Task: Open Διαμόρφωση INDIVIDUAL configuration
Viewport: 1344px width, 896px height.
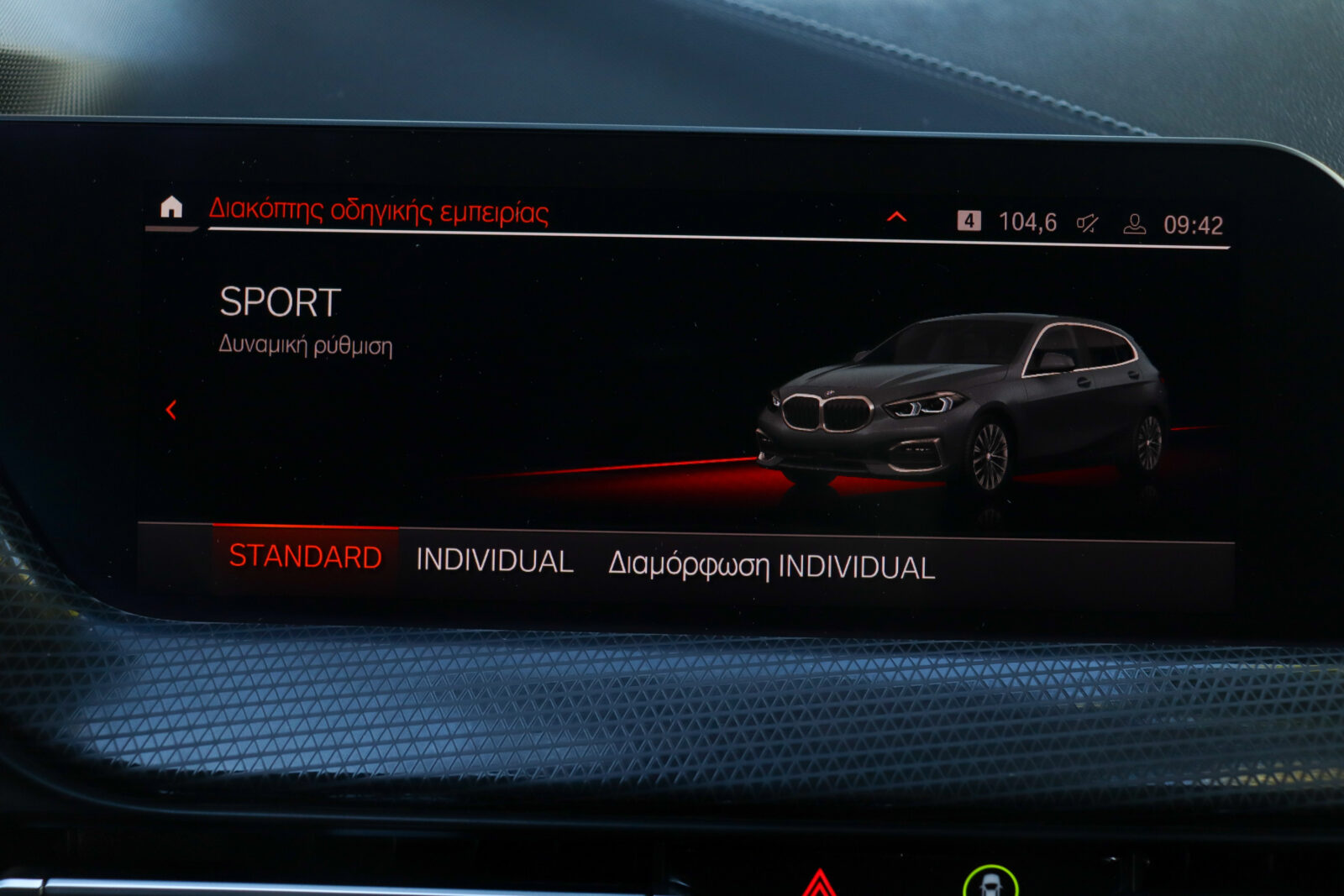Action: coord(771,567)
